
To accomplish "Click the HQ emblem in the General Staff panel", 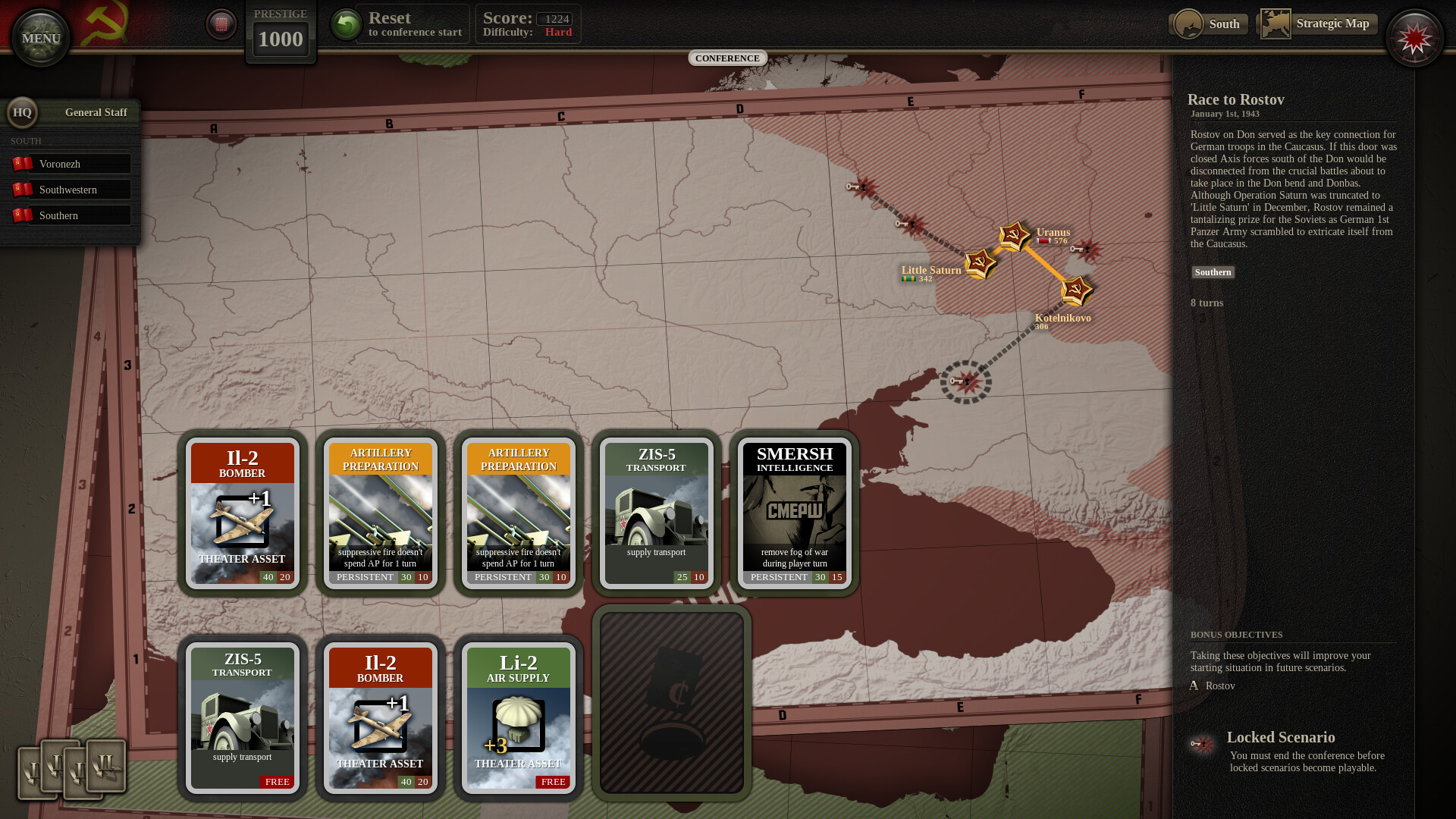I will coord(23,112).
